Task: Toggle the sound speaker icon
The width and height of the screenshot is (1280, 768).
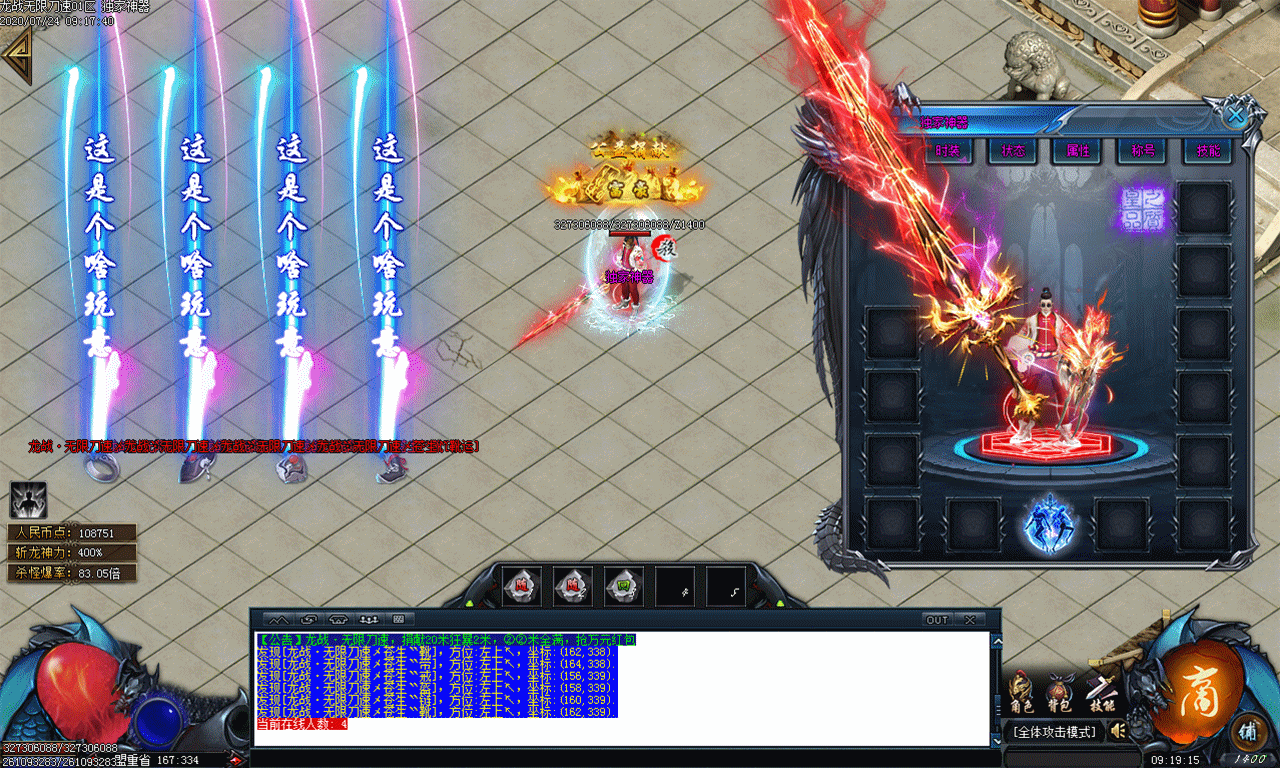Action: pos(1118,731)
